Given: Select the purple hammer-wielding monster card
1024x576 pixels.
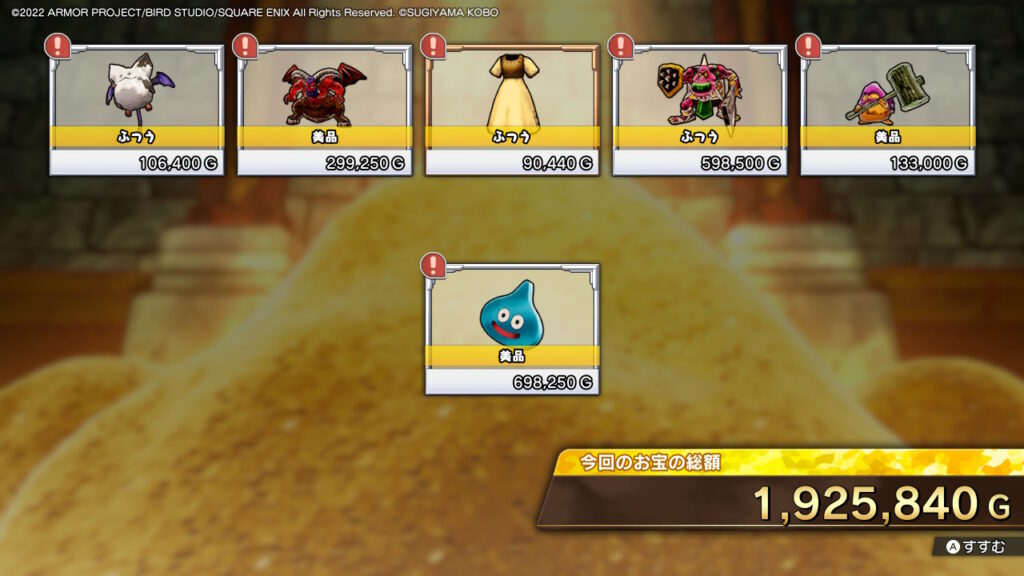Looking at the screenshot, I should (887, 109).
